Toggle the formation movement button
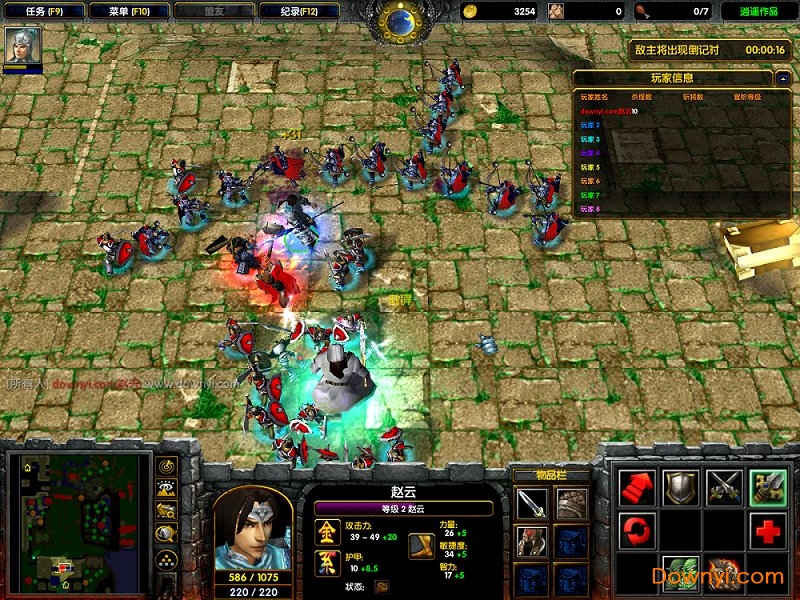This screenshot has height=600, width=800. (x=166, y=560)
